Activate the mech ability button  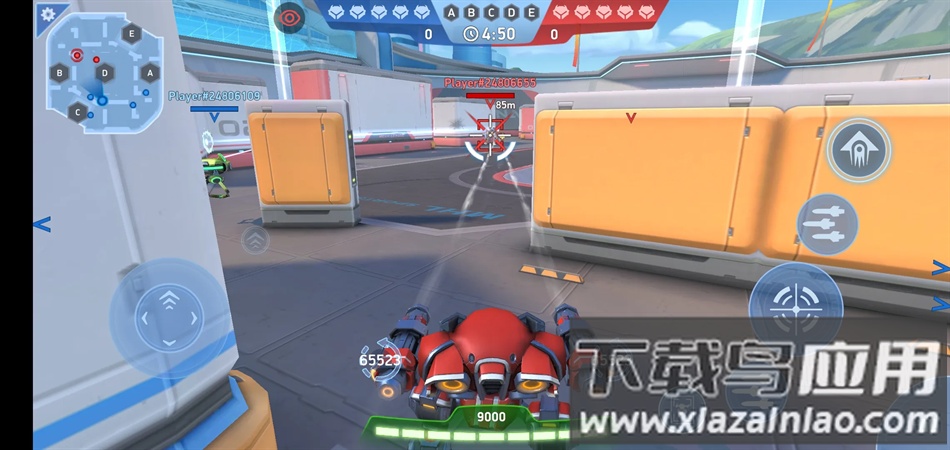pyautogui.click(x=859, y=150)
